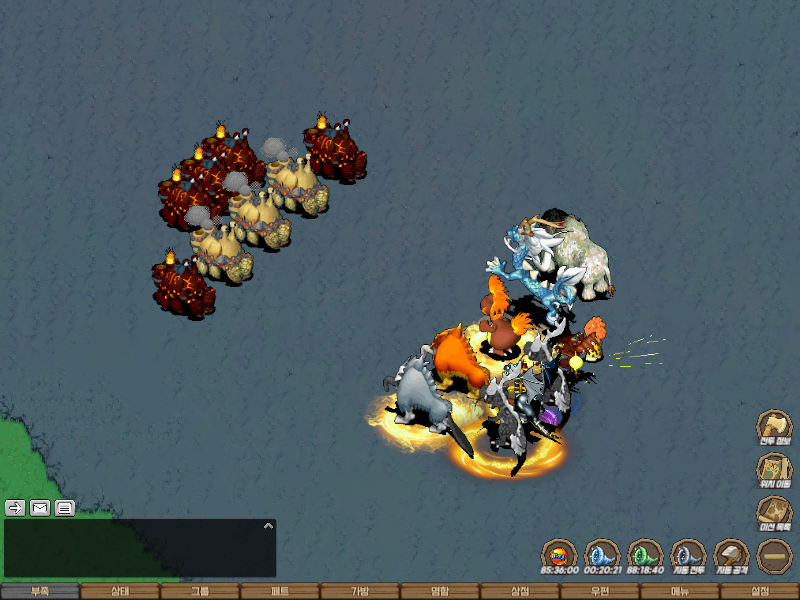The height and width of the screenshot is (600, 800).
Task: Open the 페트 pet menu
Action: 280,591
